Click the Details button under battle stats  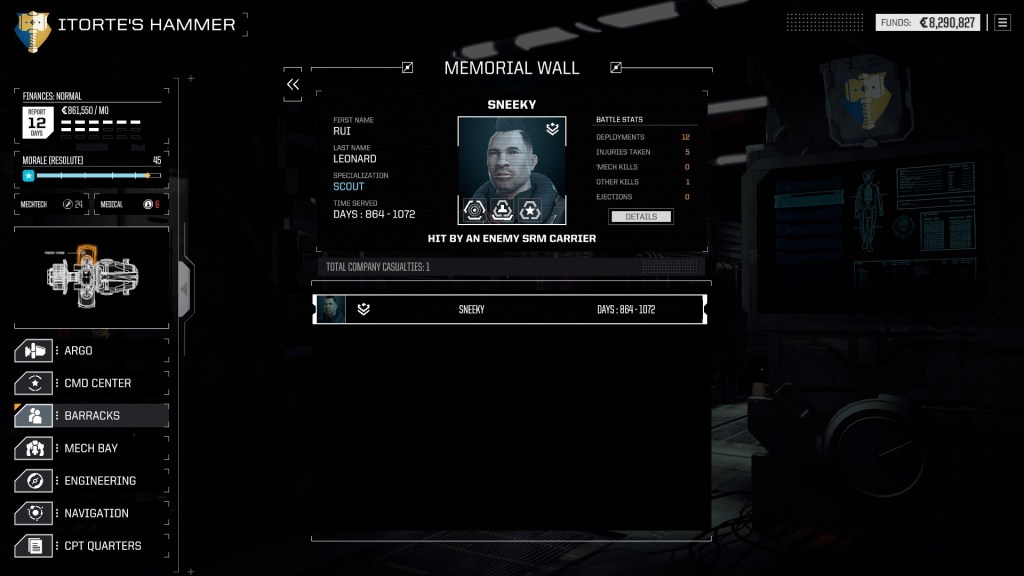point(640,216)
